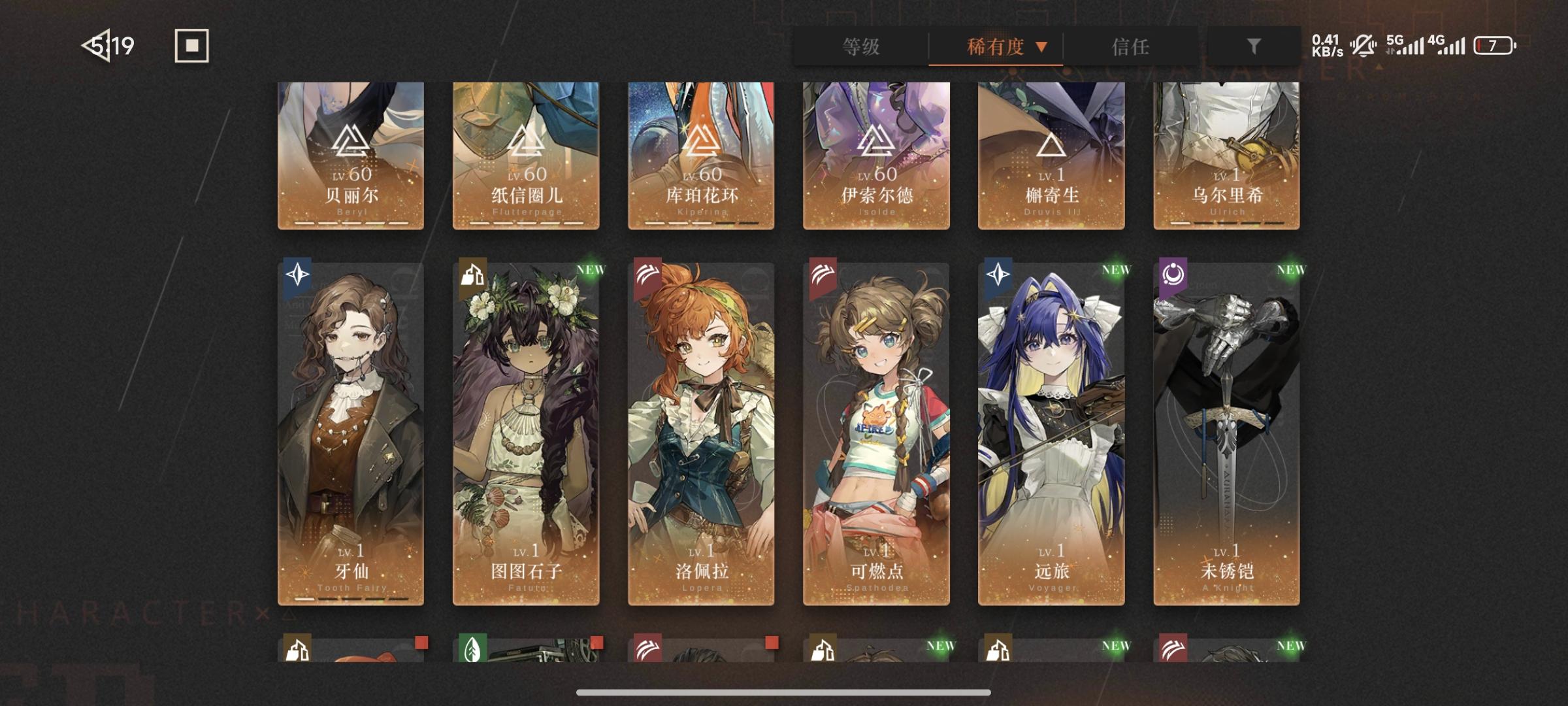The width and height of the screenshot is (1568, 706).
Task: Select the afflatus icon on Spathodea's card
Action: pos(821,276)
